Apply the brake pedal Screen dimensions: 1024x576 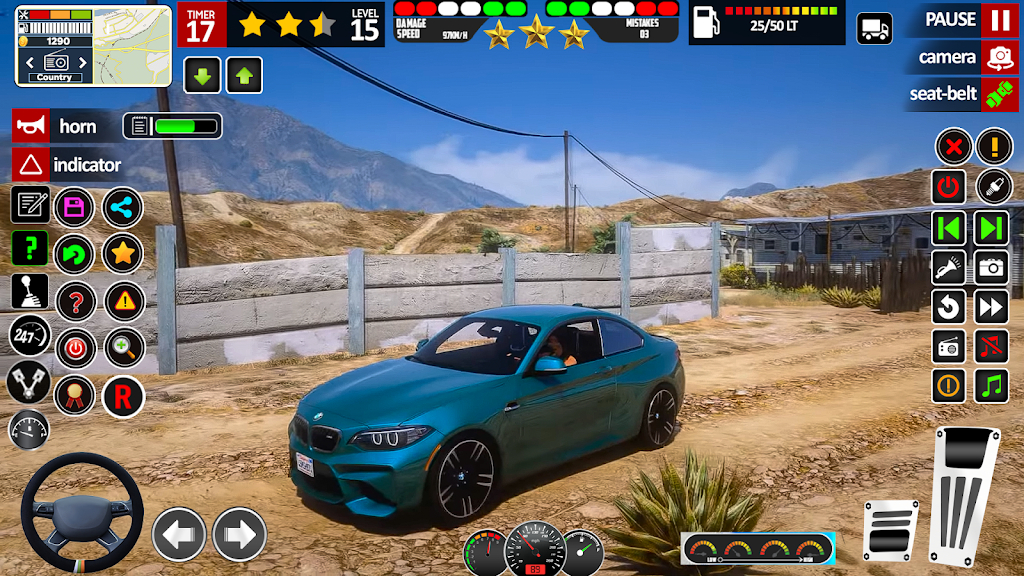click(890, 530)
